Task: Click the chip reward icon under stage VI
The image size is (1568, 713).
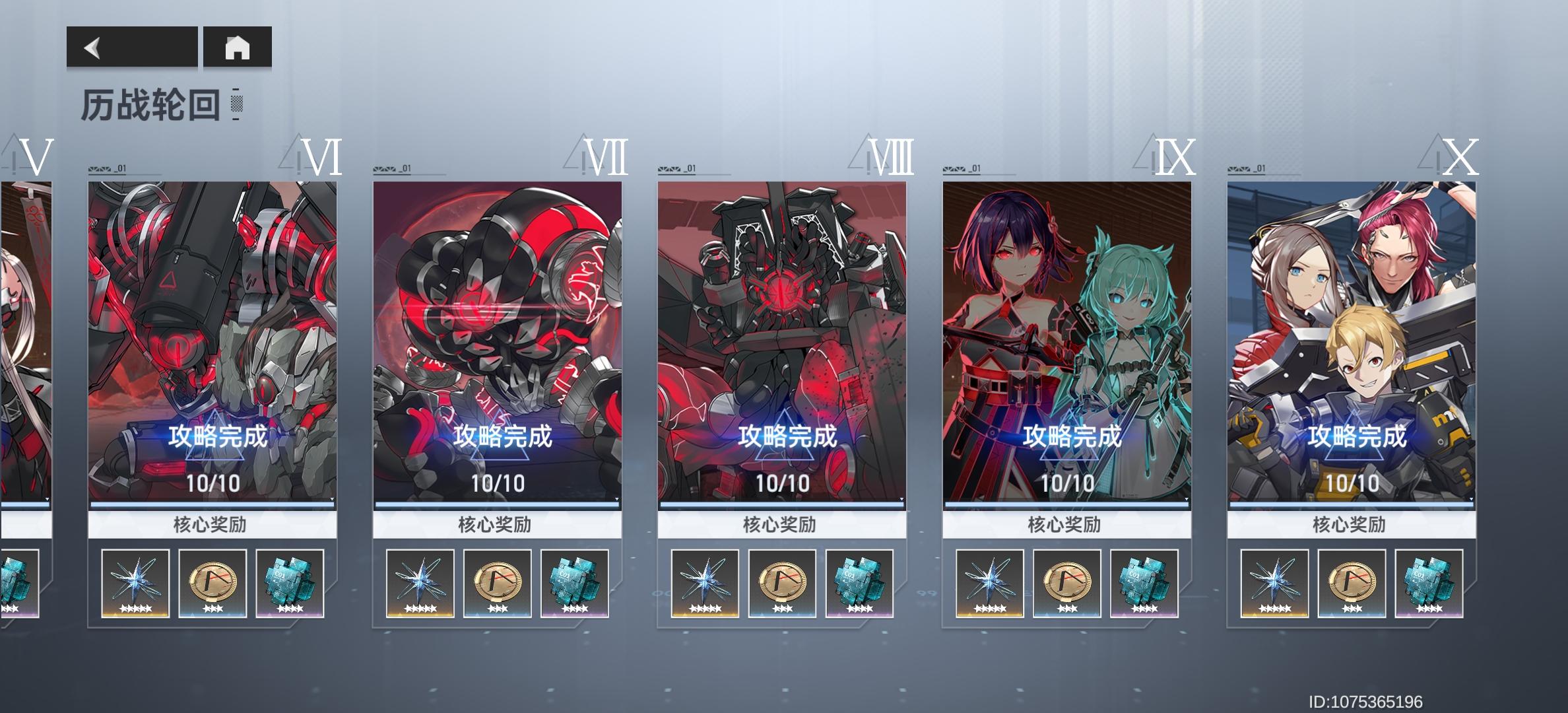Action: pos(289,584)
